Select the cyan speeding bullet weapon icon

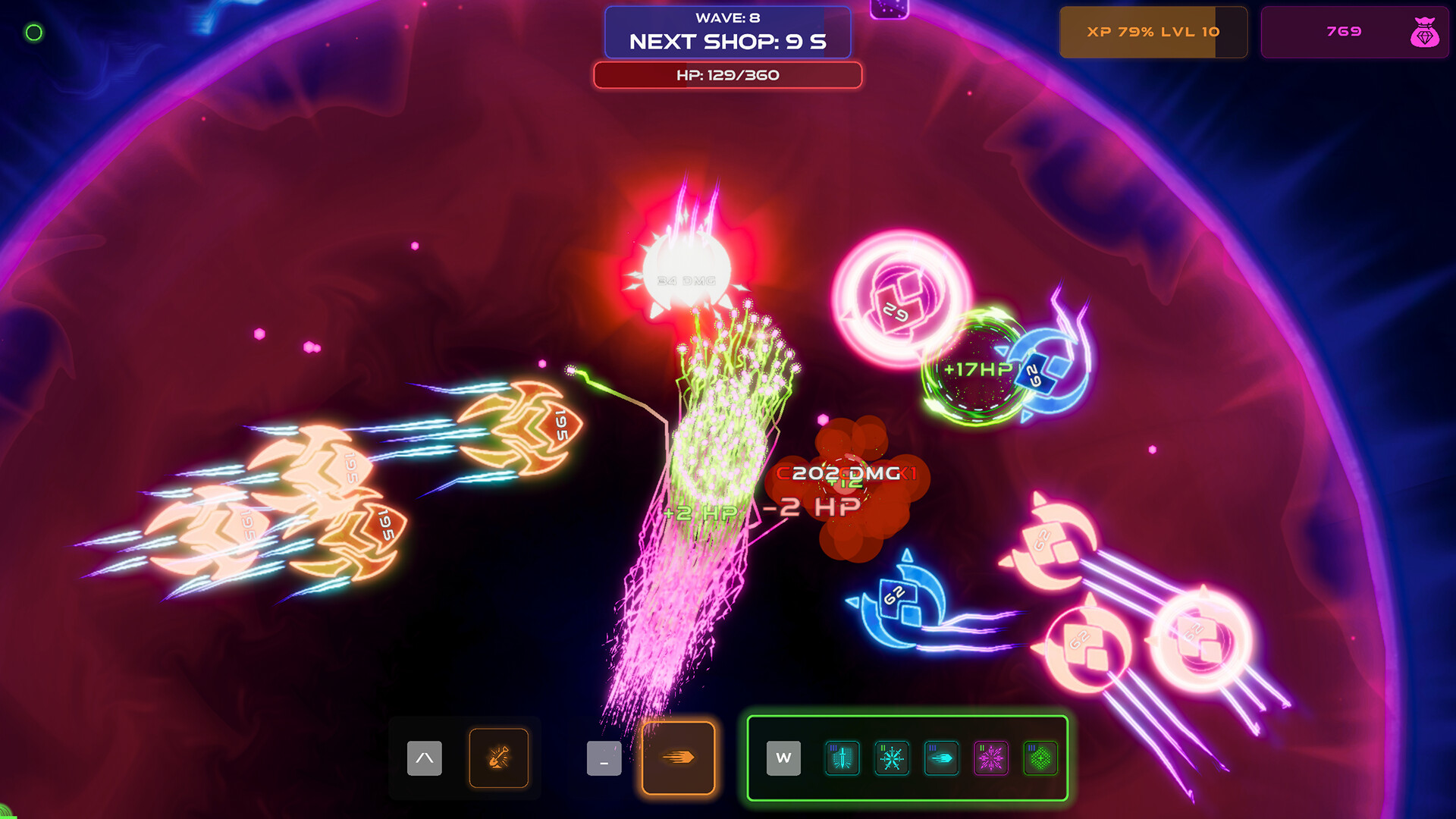click(941, 758)
